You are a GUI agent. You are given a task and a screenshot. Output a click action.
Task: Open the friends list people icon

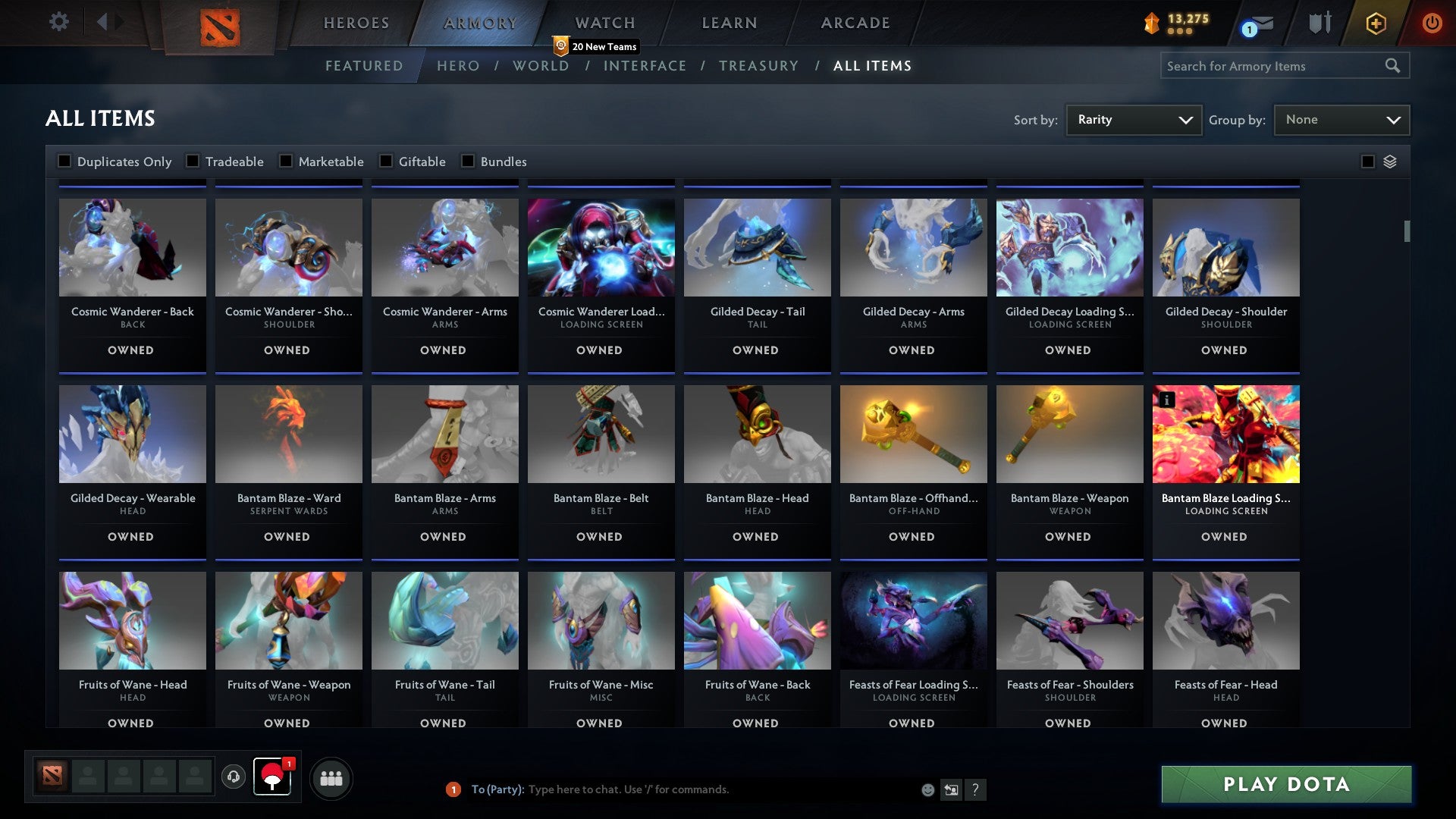[331, 778]
